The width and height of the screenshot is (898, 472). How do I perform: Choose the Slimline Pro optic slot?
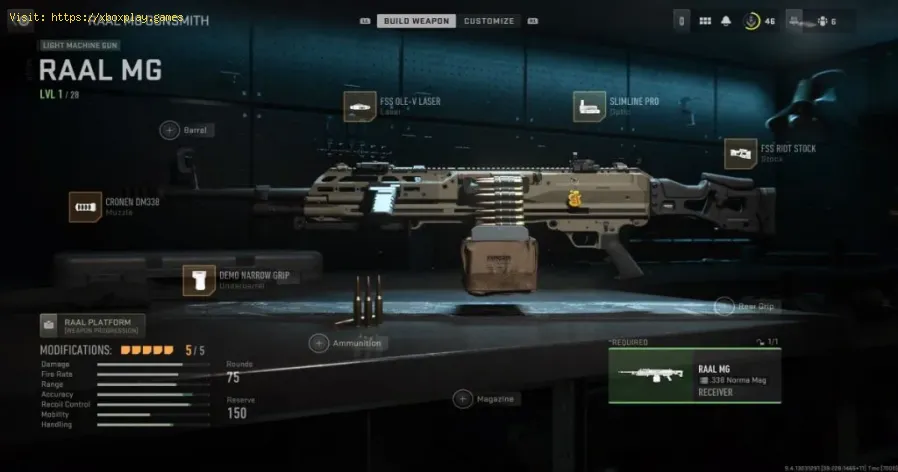click(x=589, y=106)
